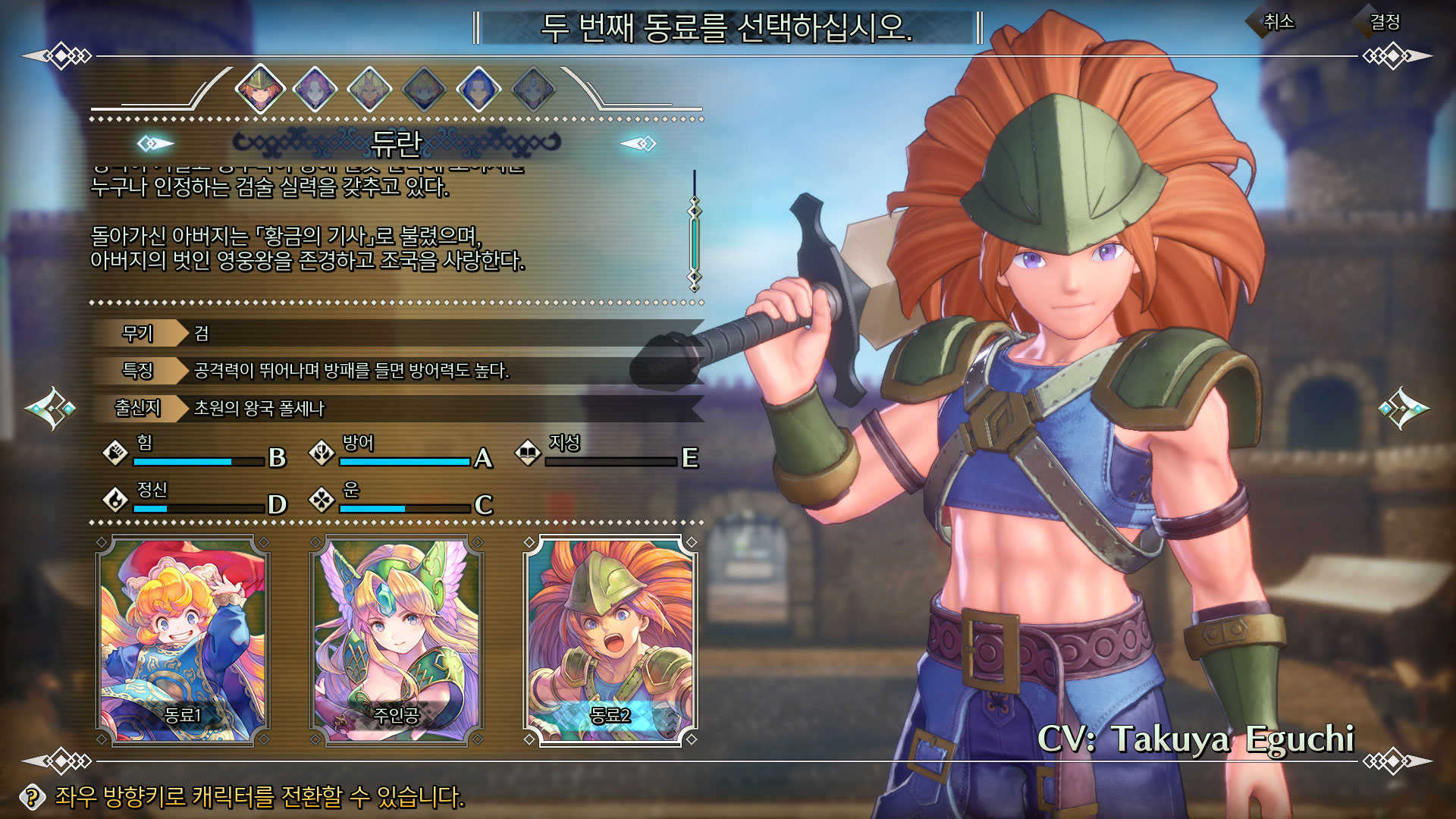
Task: Pick the blonde Kevin portrait
Action: point(369,89)
